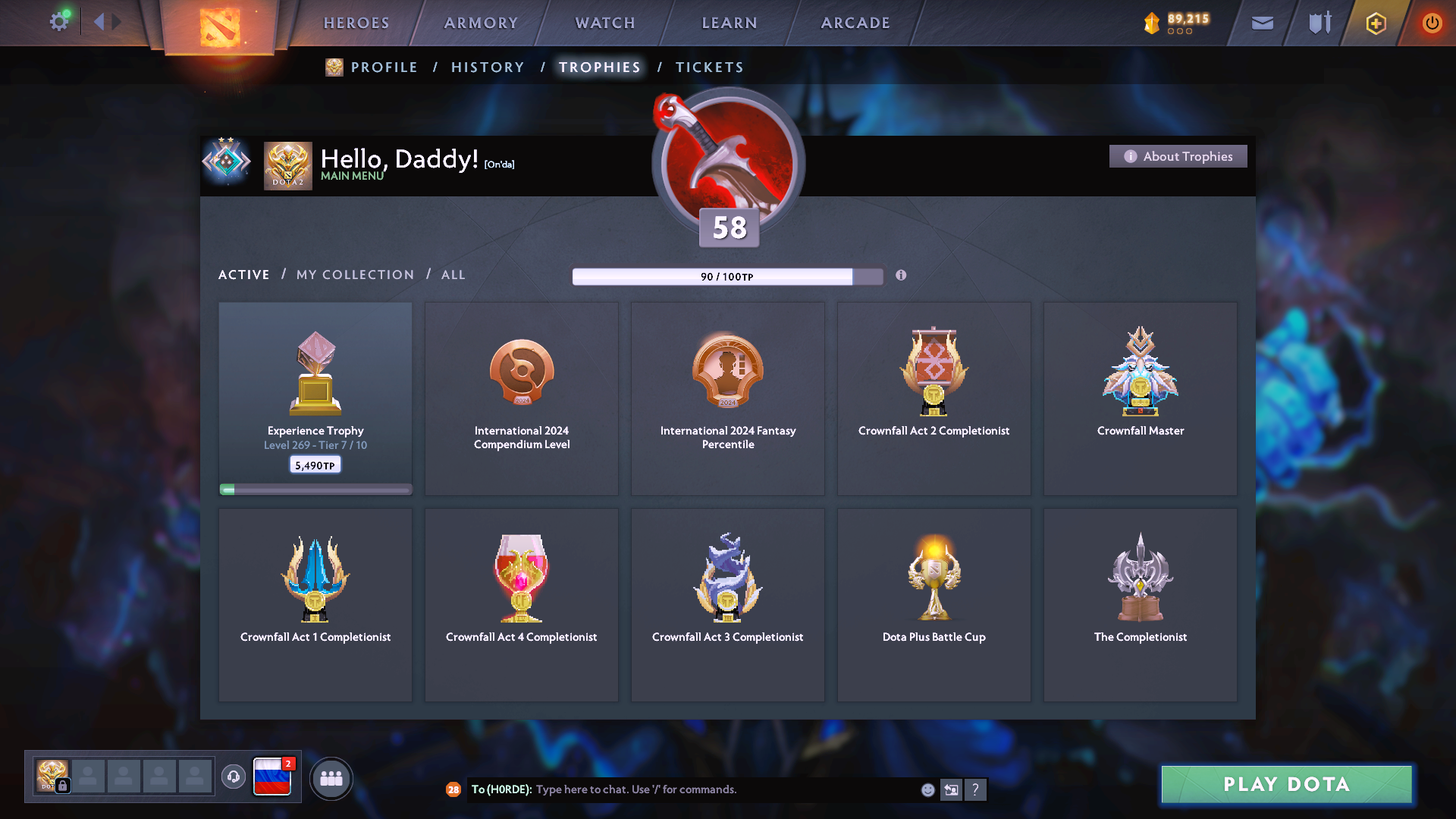Show All trophies filter
The width and height of the screenshot is (1456, 819).
453,275
